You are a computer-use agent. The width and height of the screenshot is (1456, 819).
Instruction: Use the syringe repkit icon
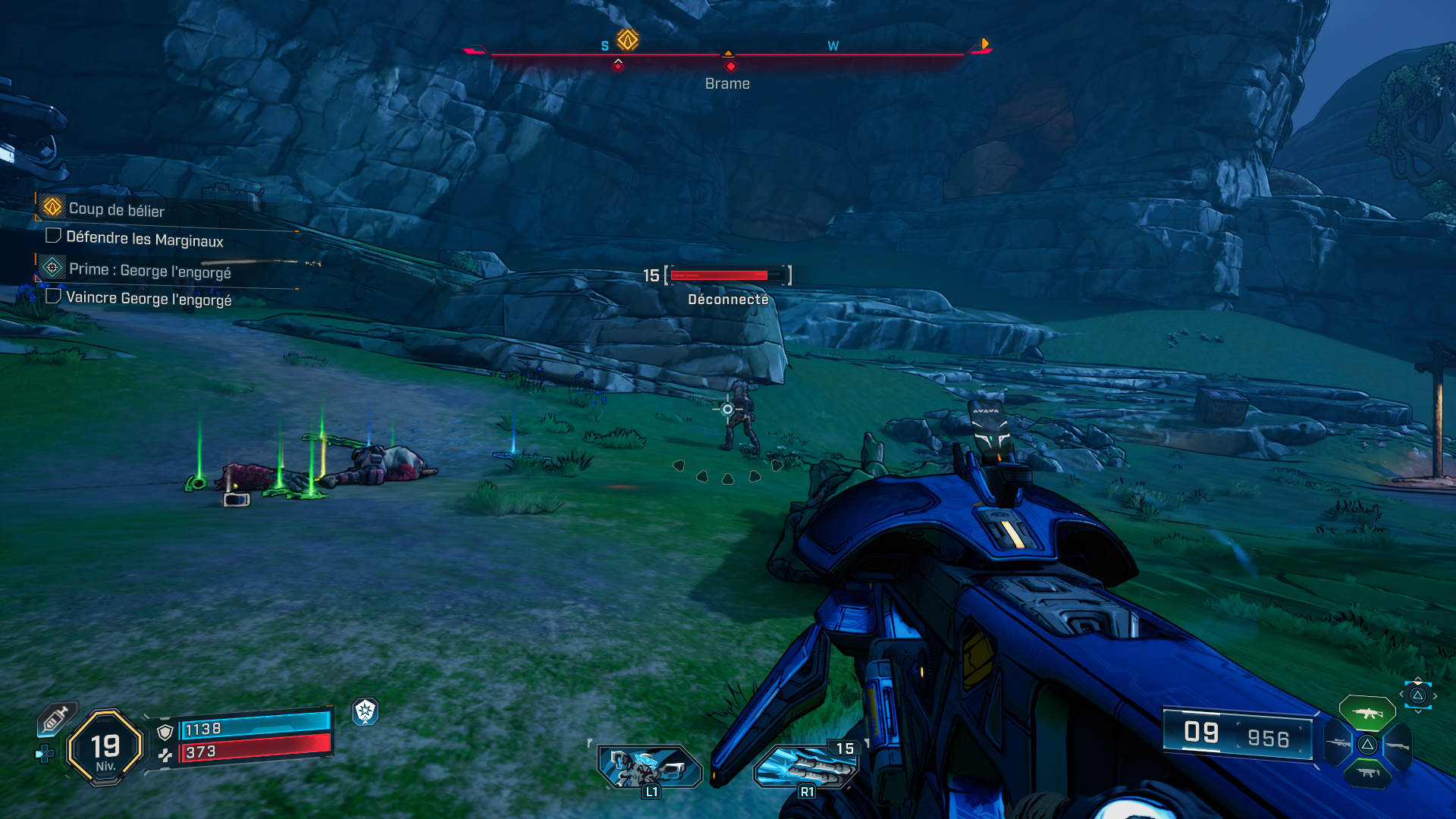(56, 718)
